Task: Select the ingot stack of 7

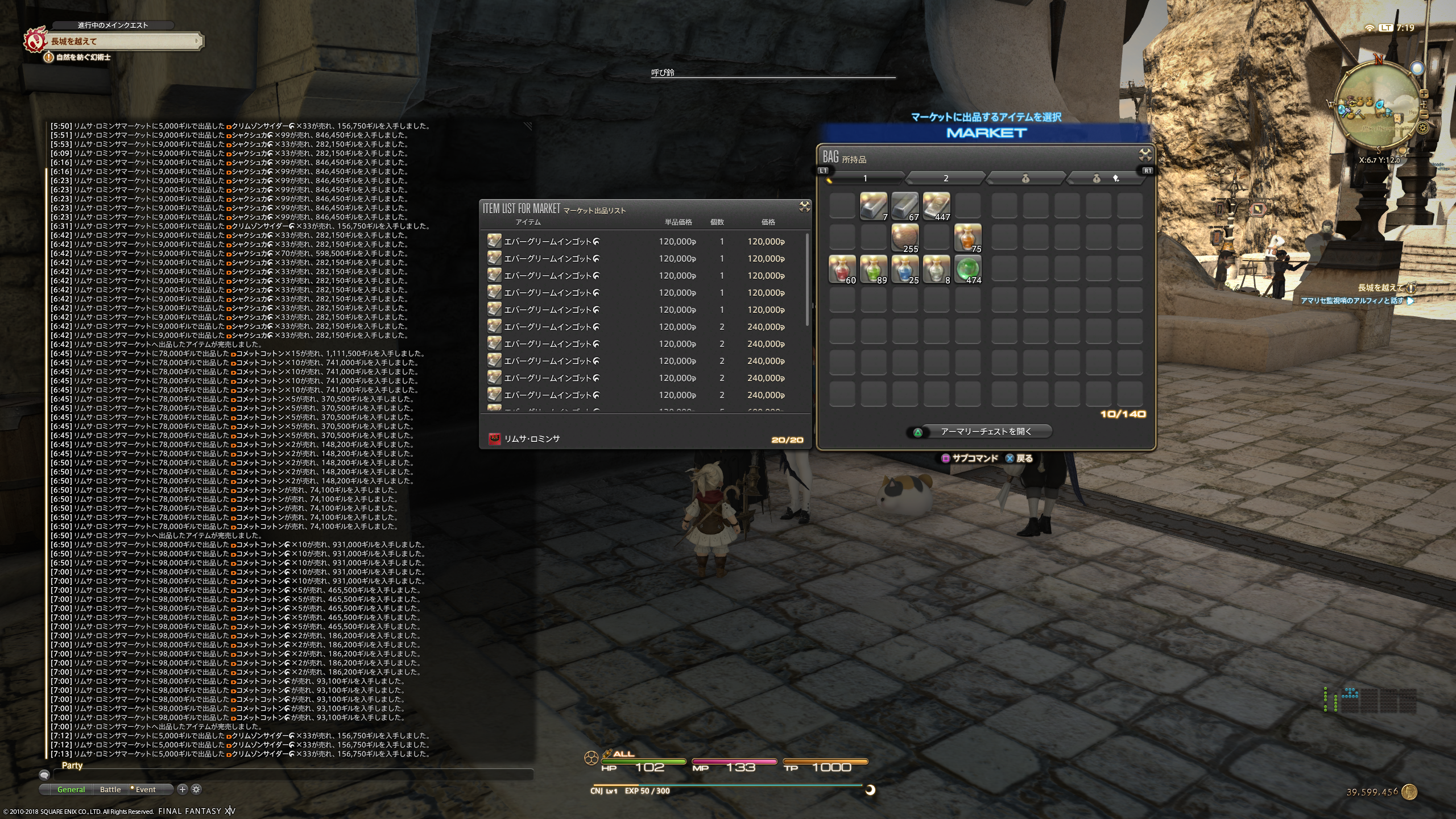Action: (x=874, y=206)
